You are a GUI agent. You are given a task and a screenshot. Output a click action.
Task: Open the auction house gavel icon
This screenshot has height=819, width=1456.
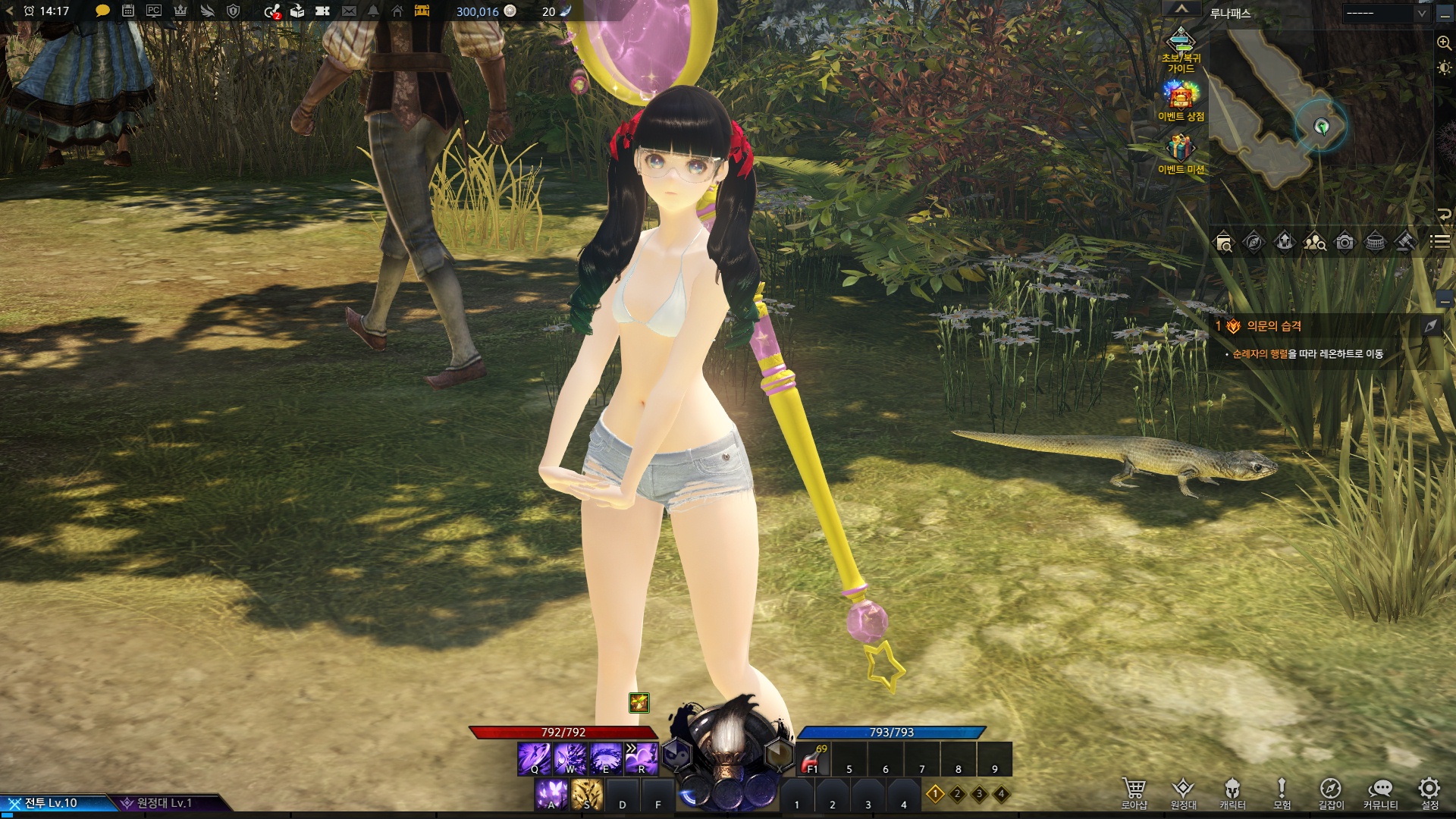tap(1405, 243)
